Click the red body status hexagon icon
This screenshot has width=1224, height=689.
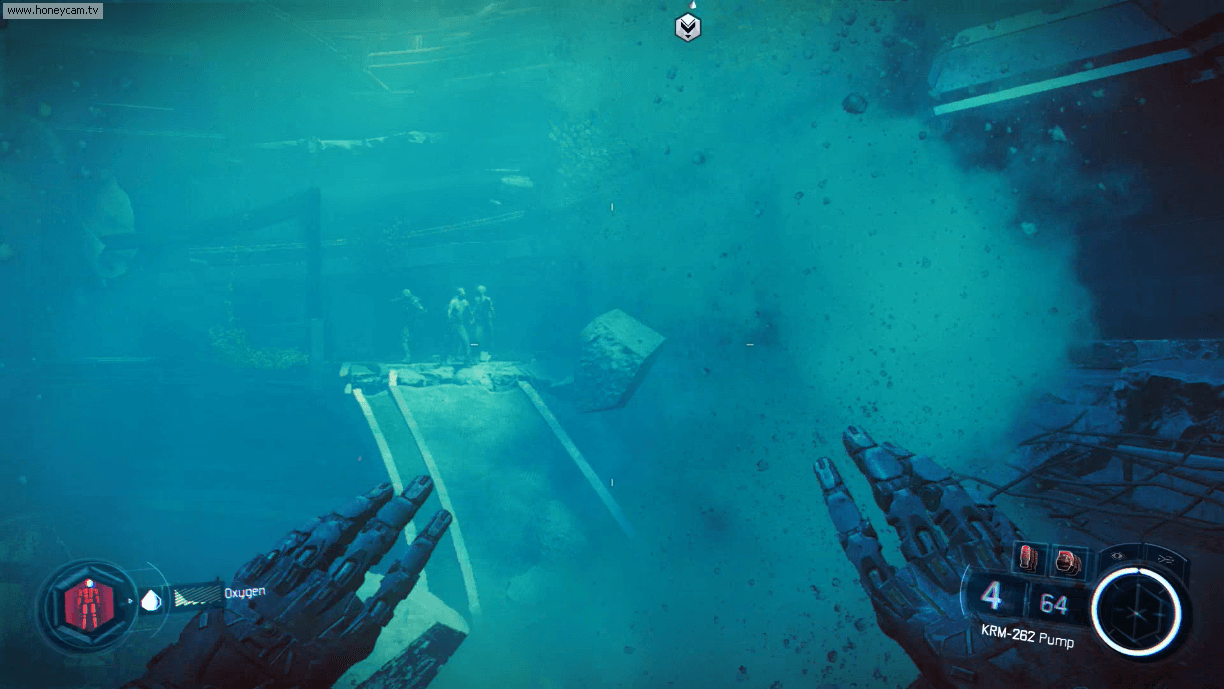(x=86, y=605)
